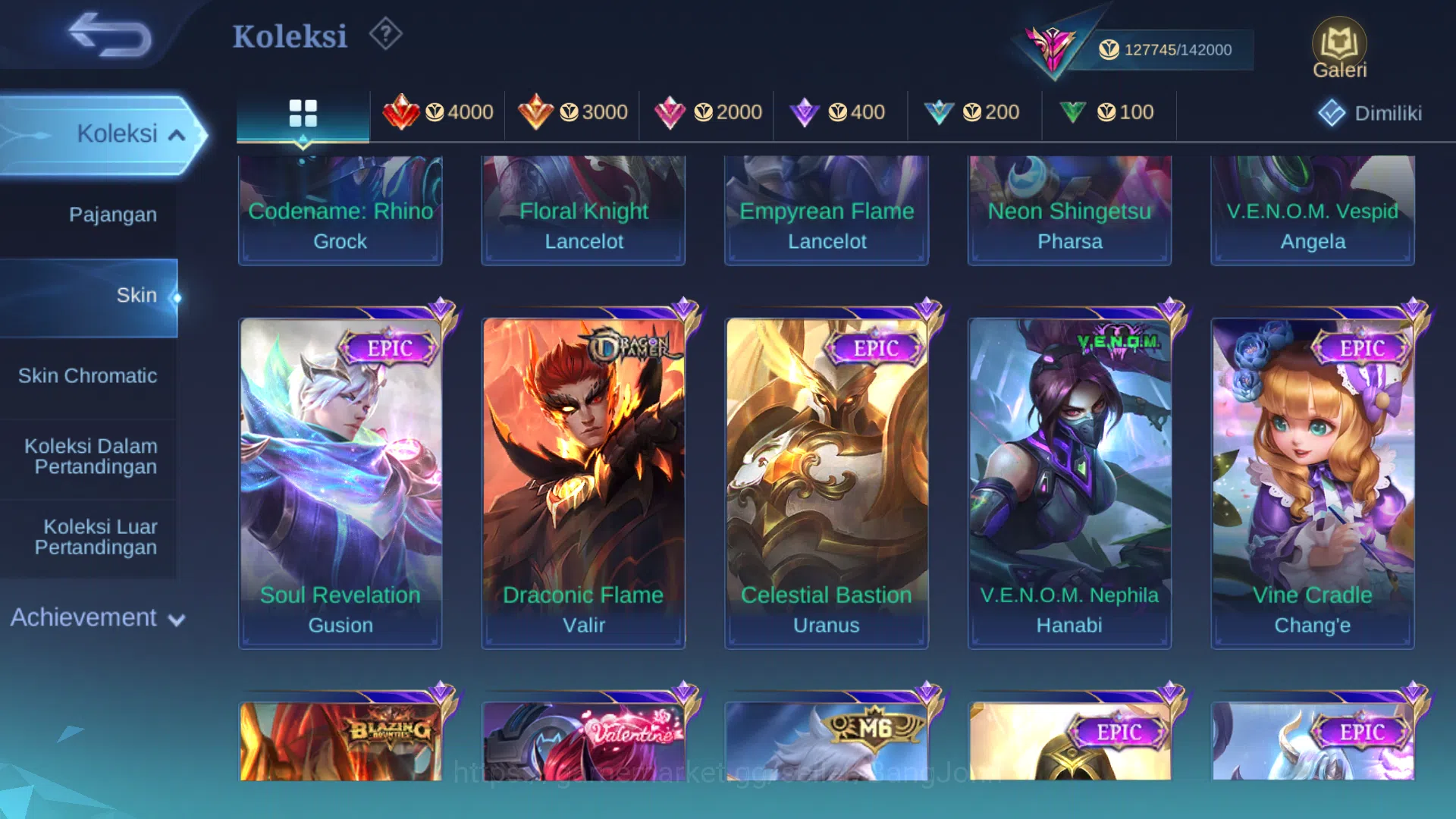This screenshot has width=1456, height=819.
Task: Open Koleksi Dalam Pertandingan
Action: click(89, 456)
